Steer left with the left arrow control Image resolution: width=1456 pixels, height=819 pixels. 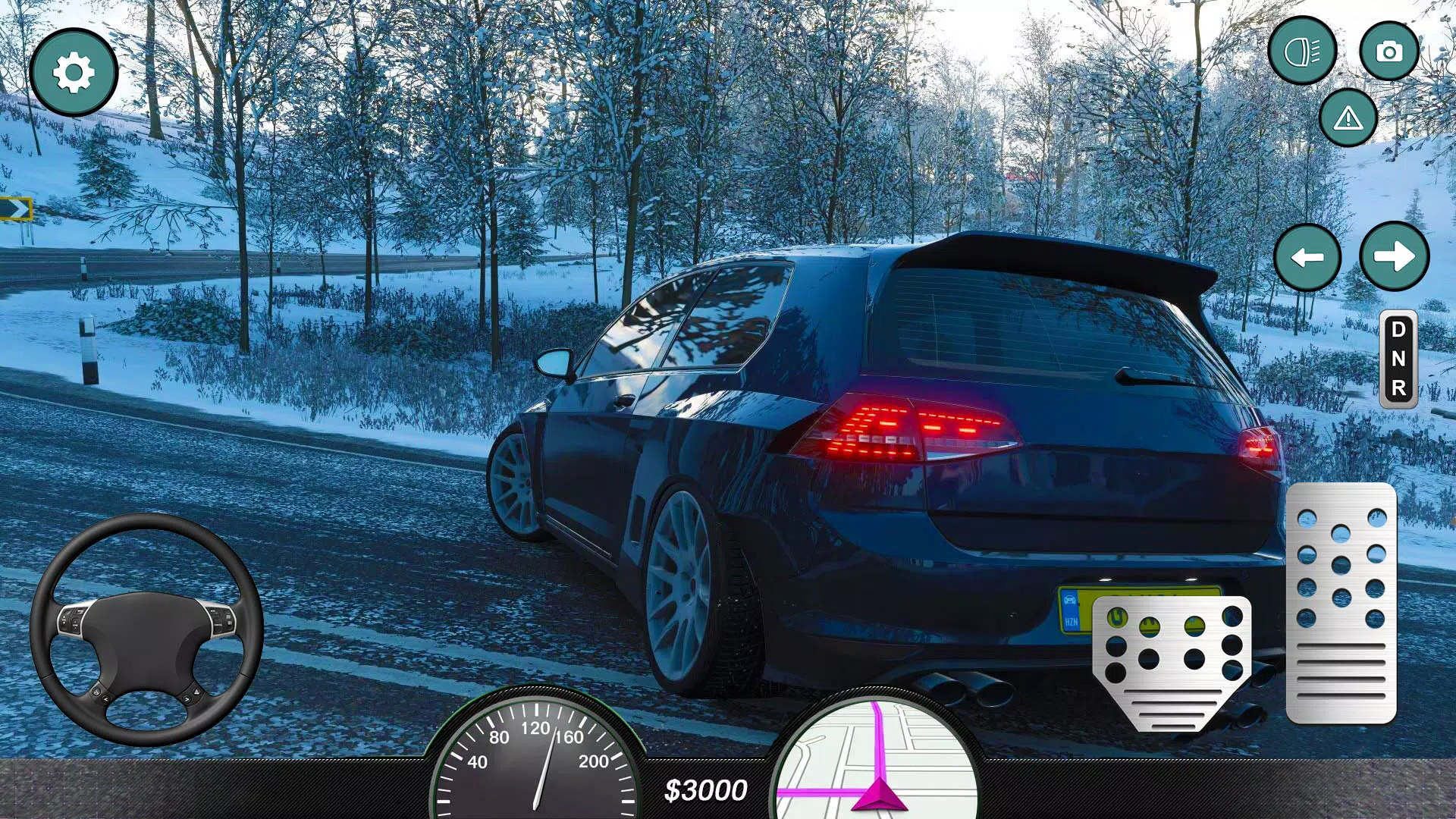click(x=1307, y=258)
